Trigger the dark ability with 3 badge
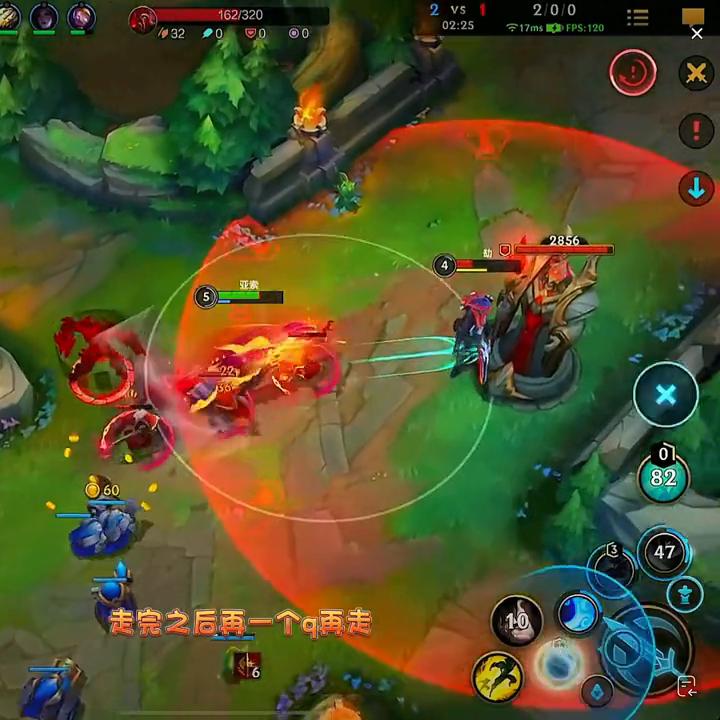 [611, 566]
